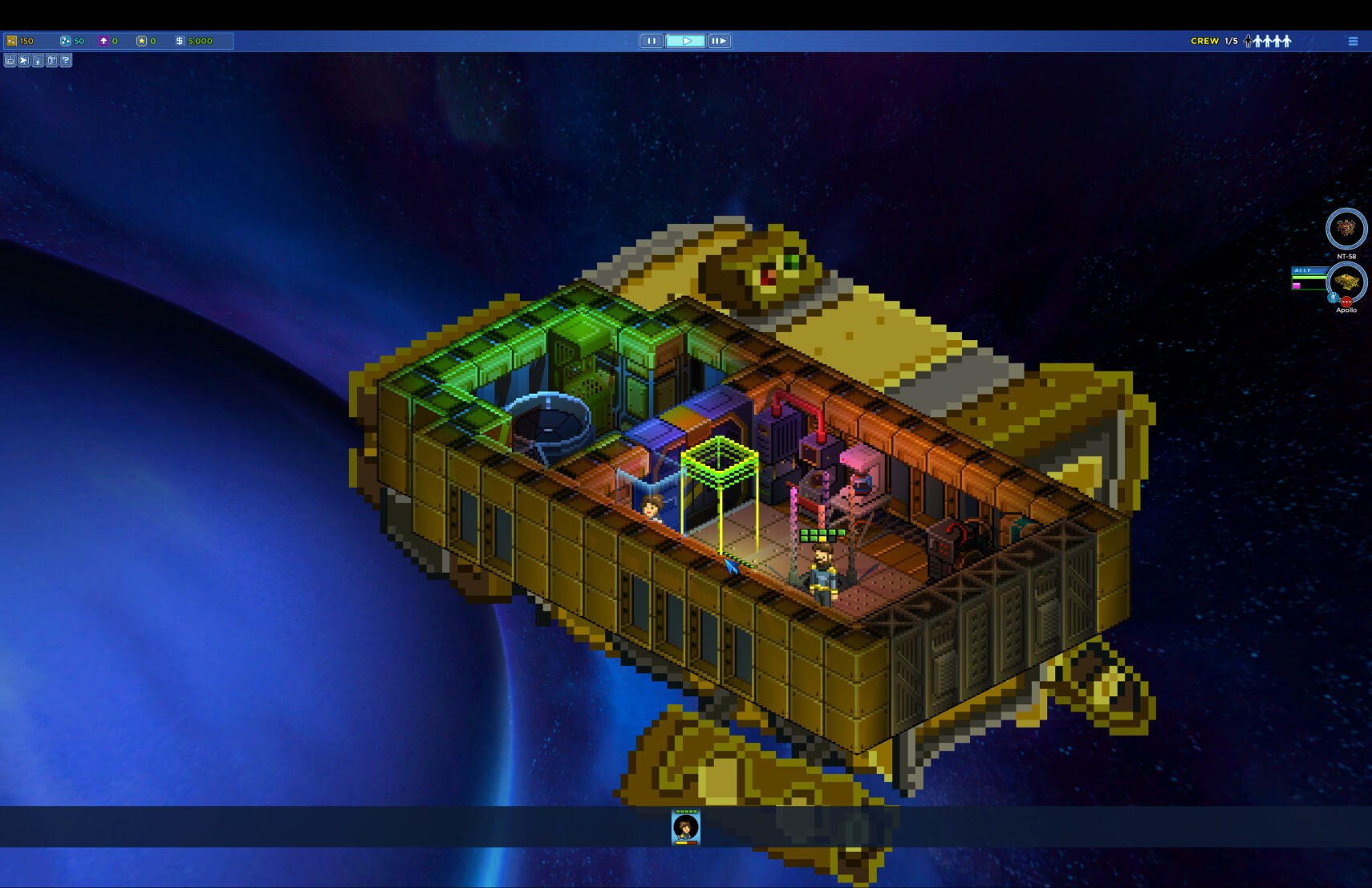The width and height of the screenshot is (1372, 888).
Task: Select the crew member portrait in bottom bar
Action: 686,827
